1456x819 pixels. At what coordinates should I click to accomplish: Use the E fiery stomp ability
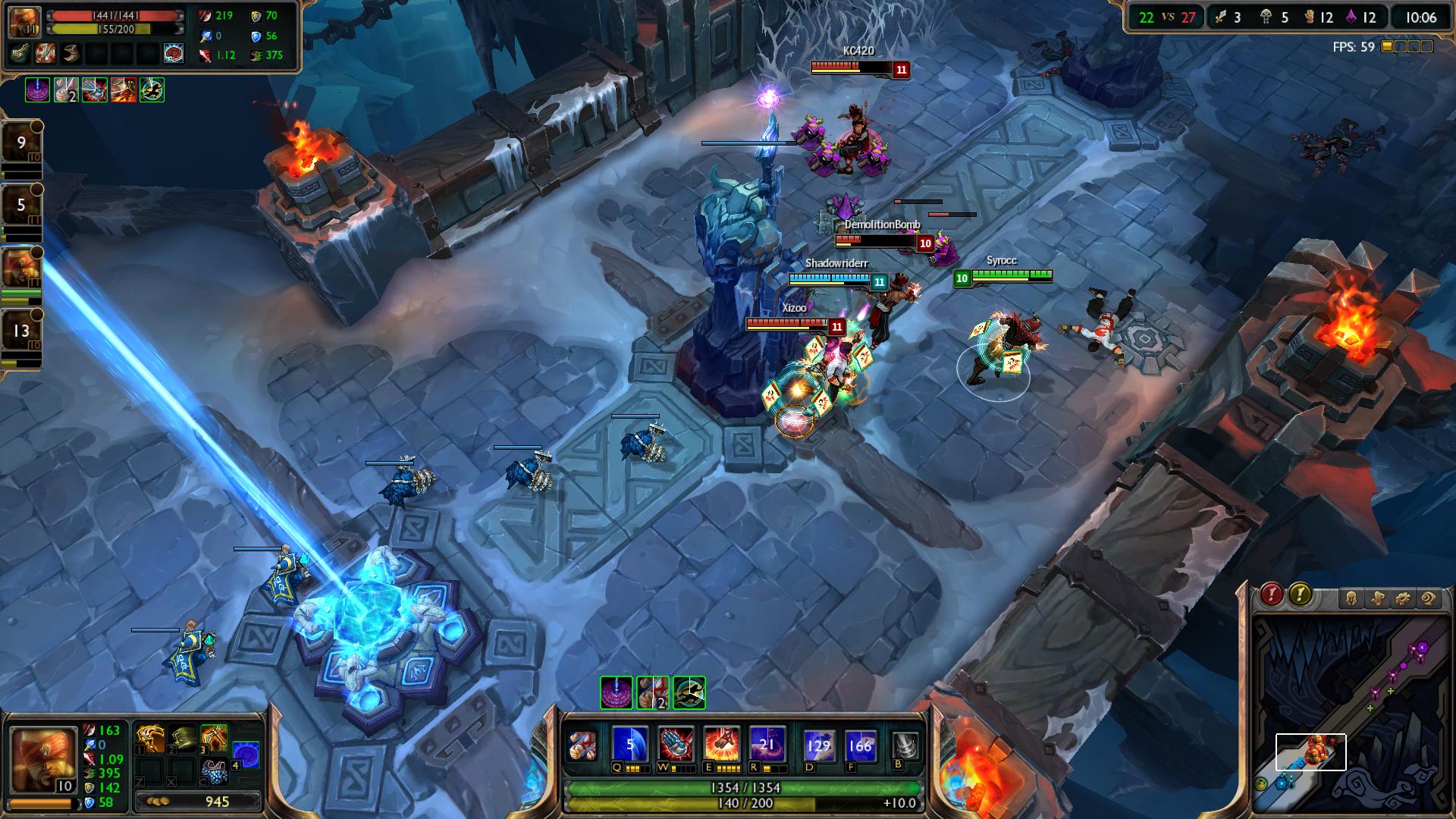click(720, 744)
